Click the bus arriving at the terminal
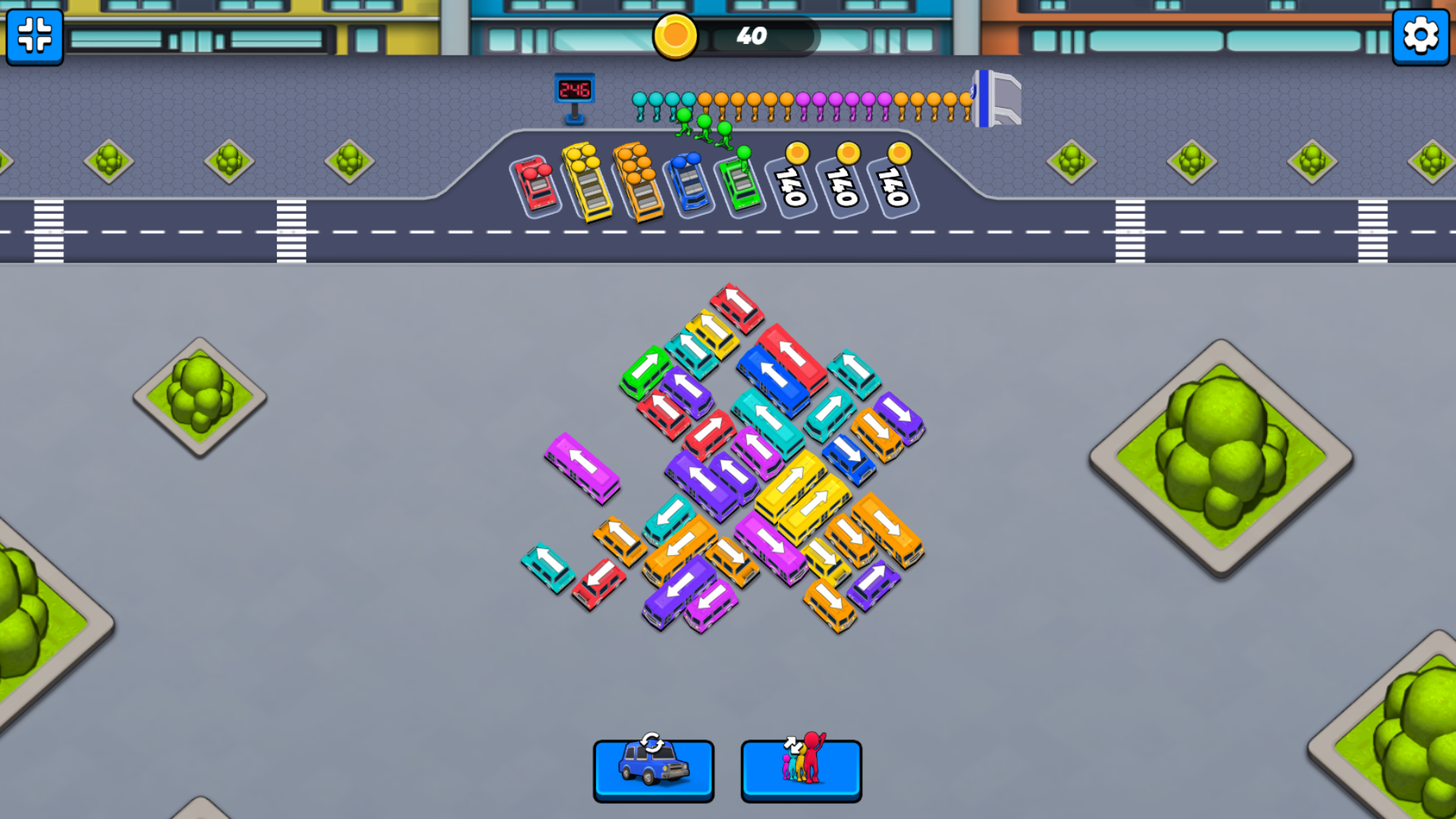The width and height of the screenshot is (1456, 819). click(x=994, y=102)
